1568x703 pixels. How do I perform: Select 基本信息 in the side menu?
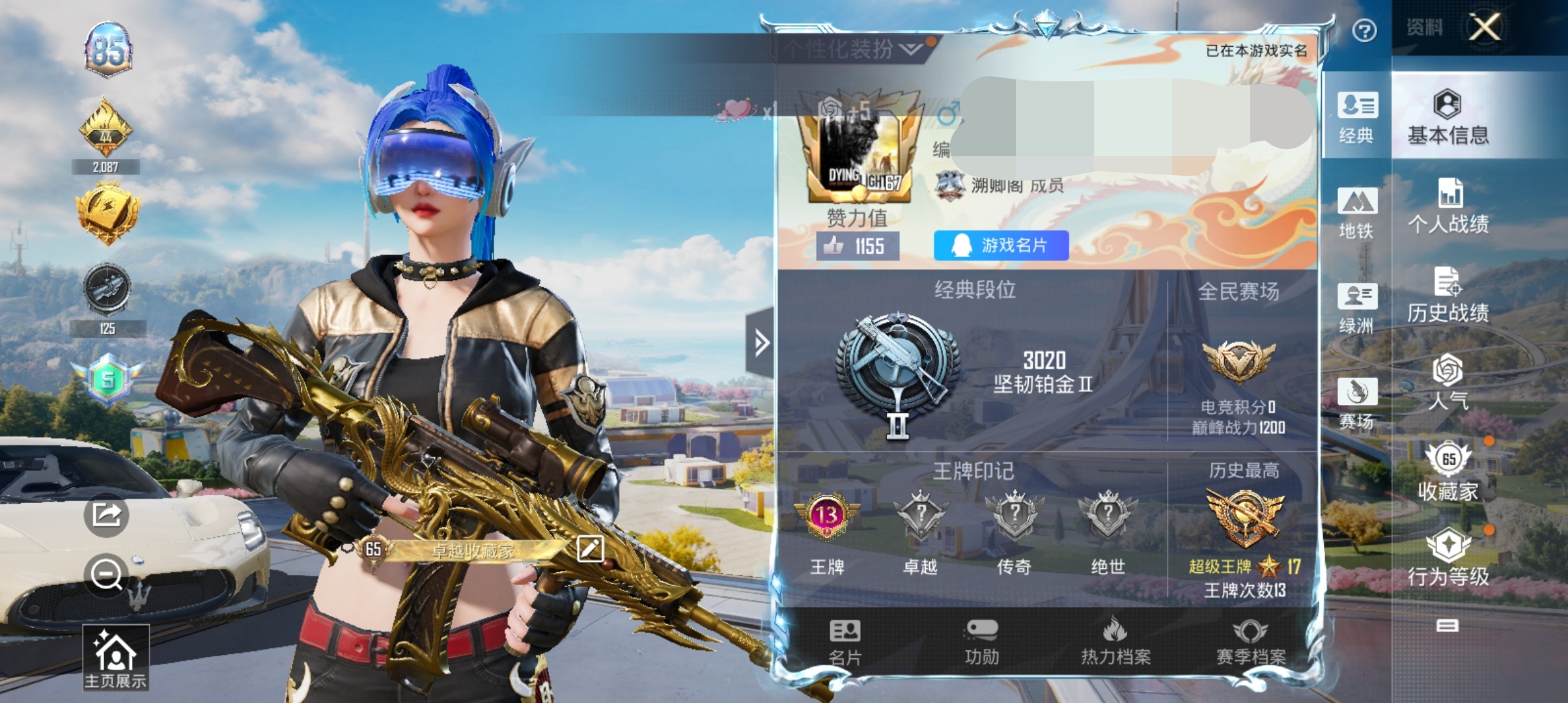tap(1448, 117)
